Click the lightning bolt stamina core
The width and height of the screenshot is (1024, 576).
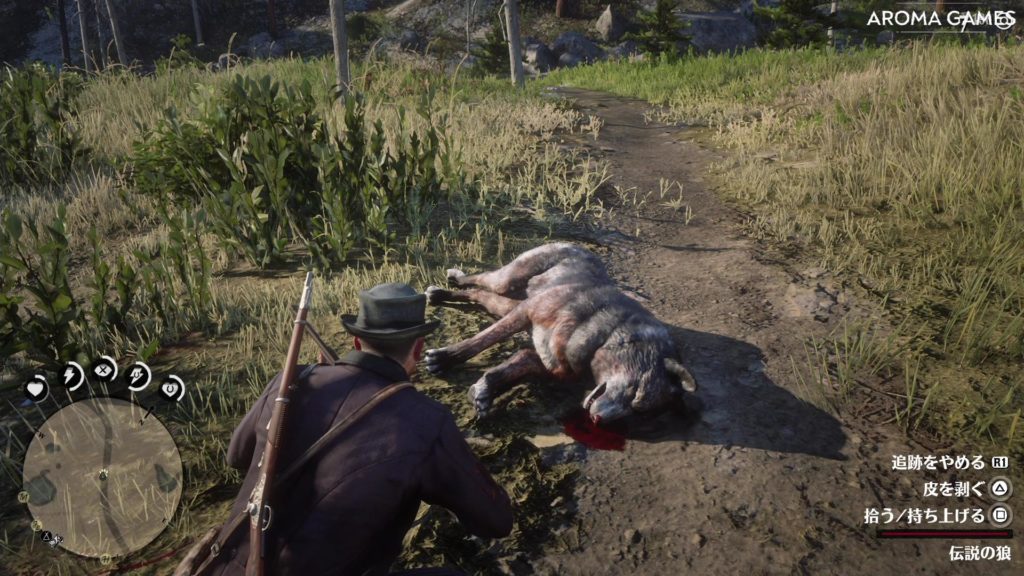(x=72, y=375)
